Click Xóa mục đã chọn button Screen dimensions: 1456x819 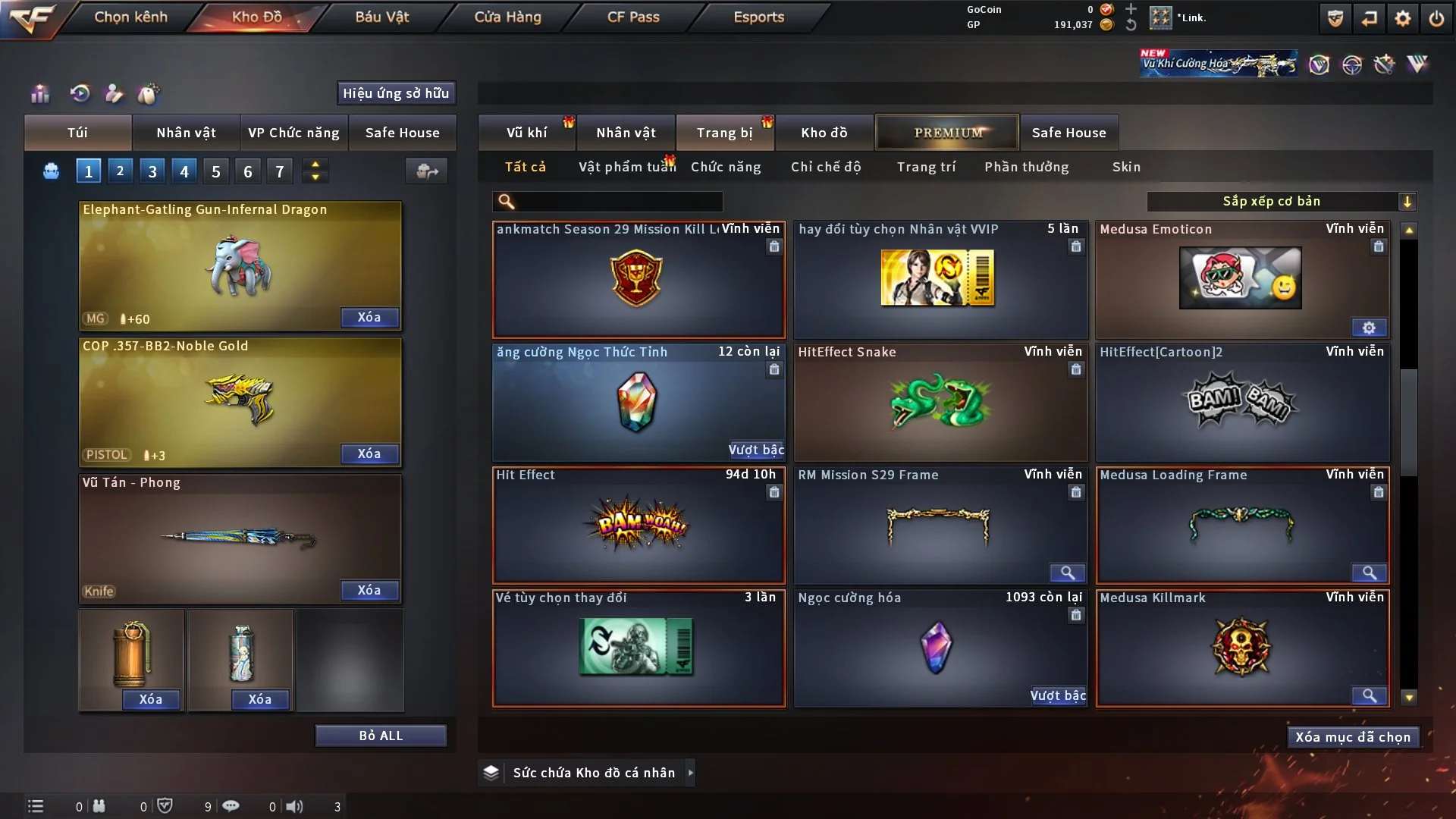point(1353,737)
